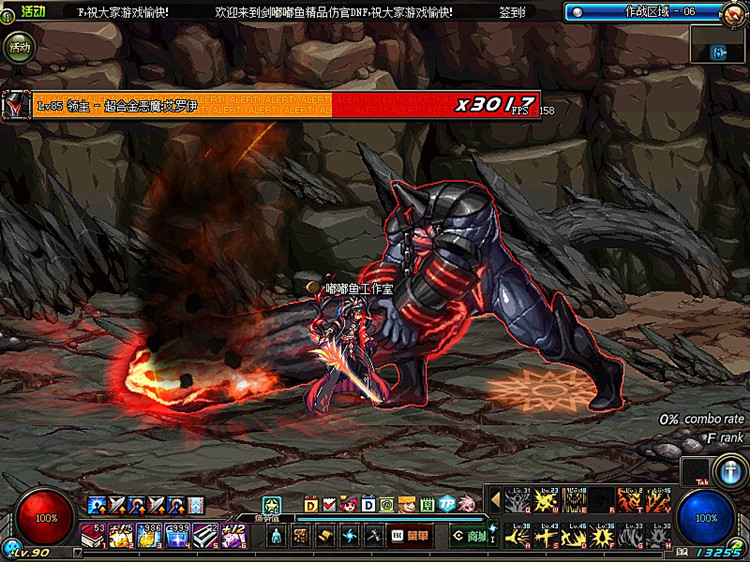Use the red book consumable in slot 1

tap(93, 536)
